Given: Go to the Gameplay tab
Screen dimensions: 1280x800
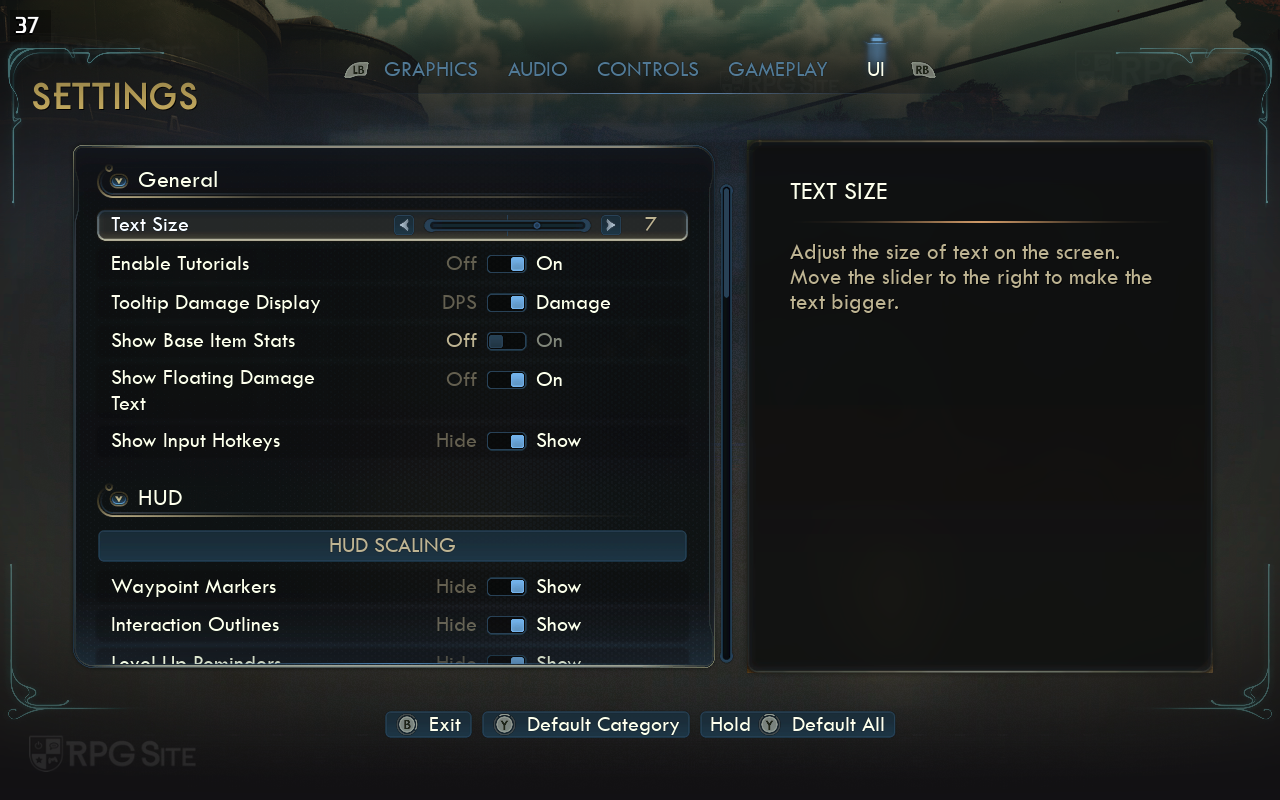Looking at the screenshot, I should point(777,69).
